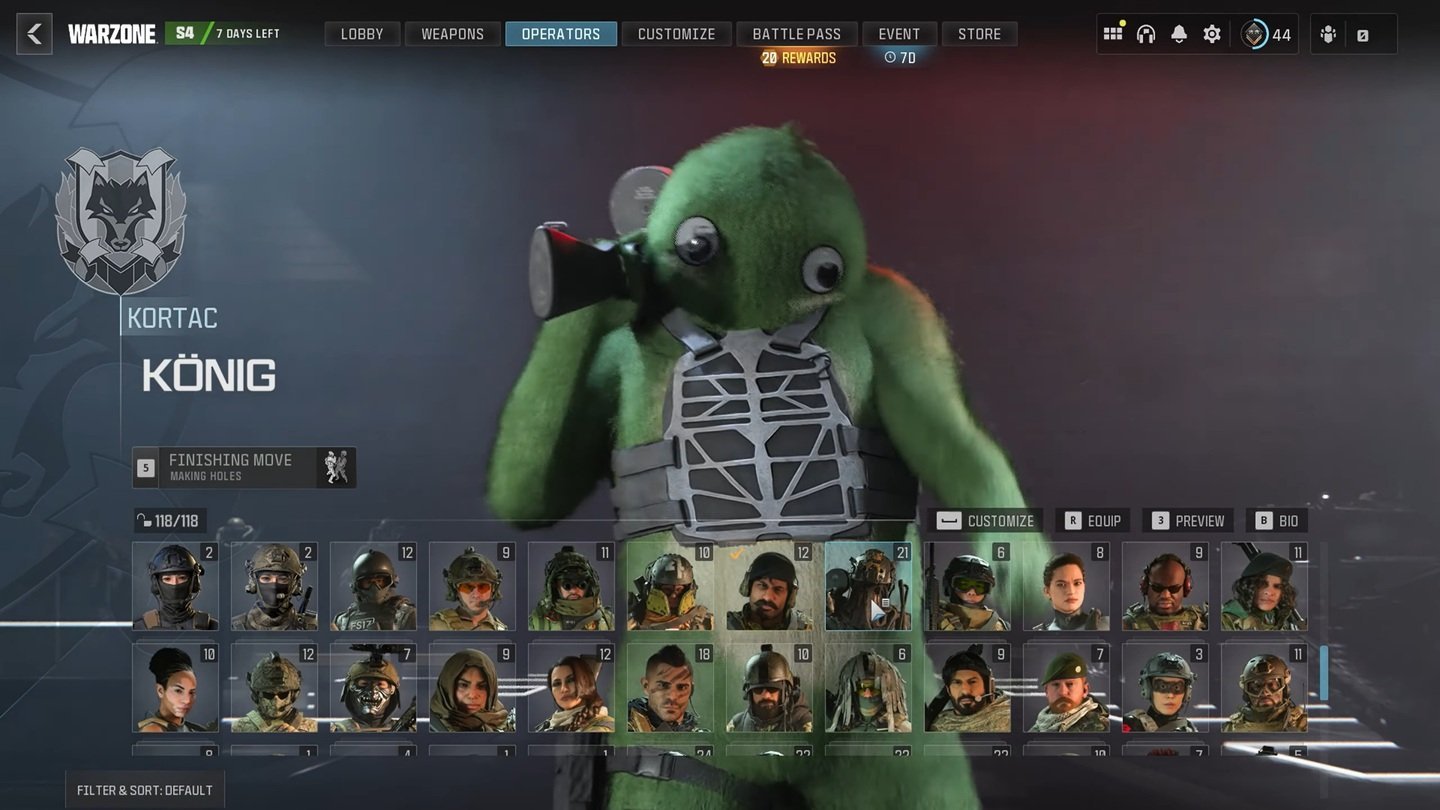This screenshot has width=1440, height=810.
Task: Equip the selected operator
Action: point(1092,521)
